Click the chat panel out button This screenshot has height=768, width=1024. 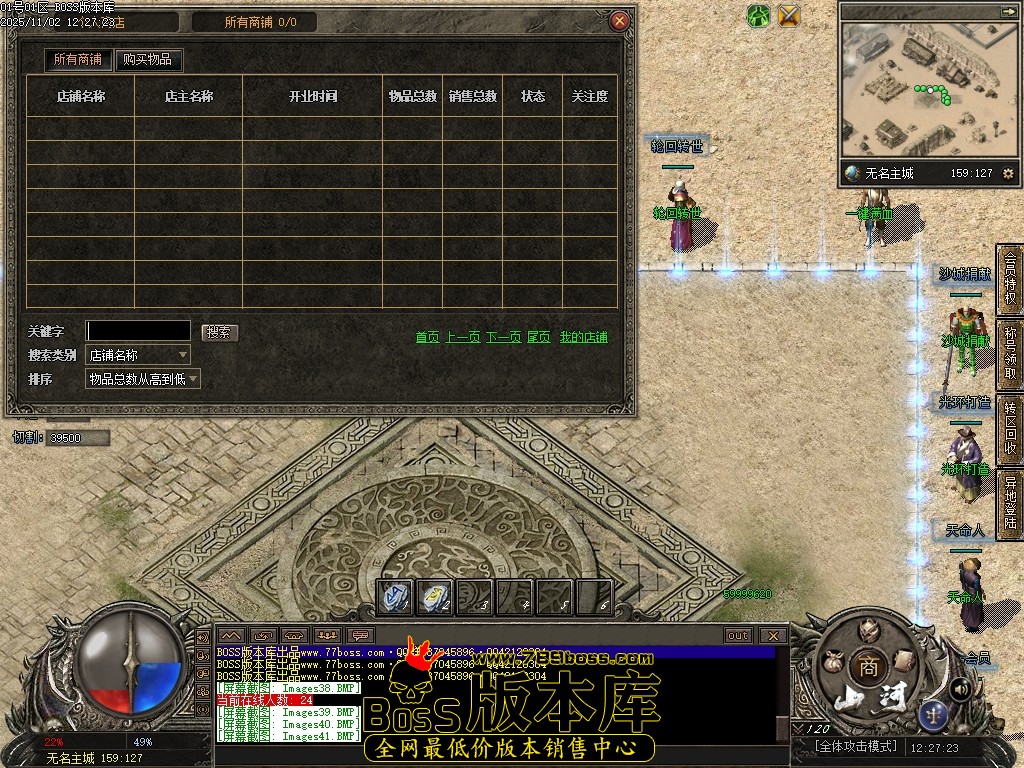[x=738, y=635]
